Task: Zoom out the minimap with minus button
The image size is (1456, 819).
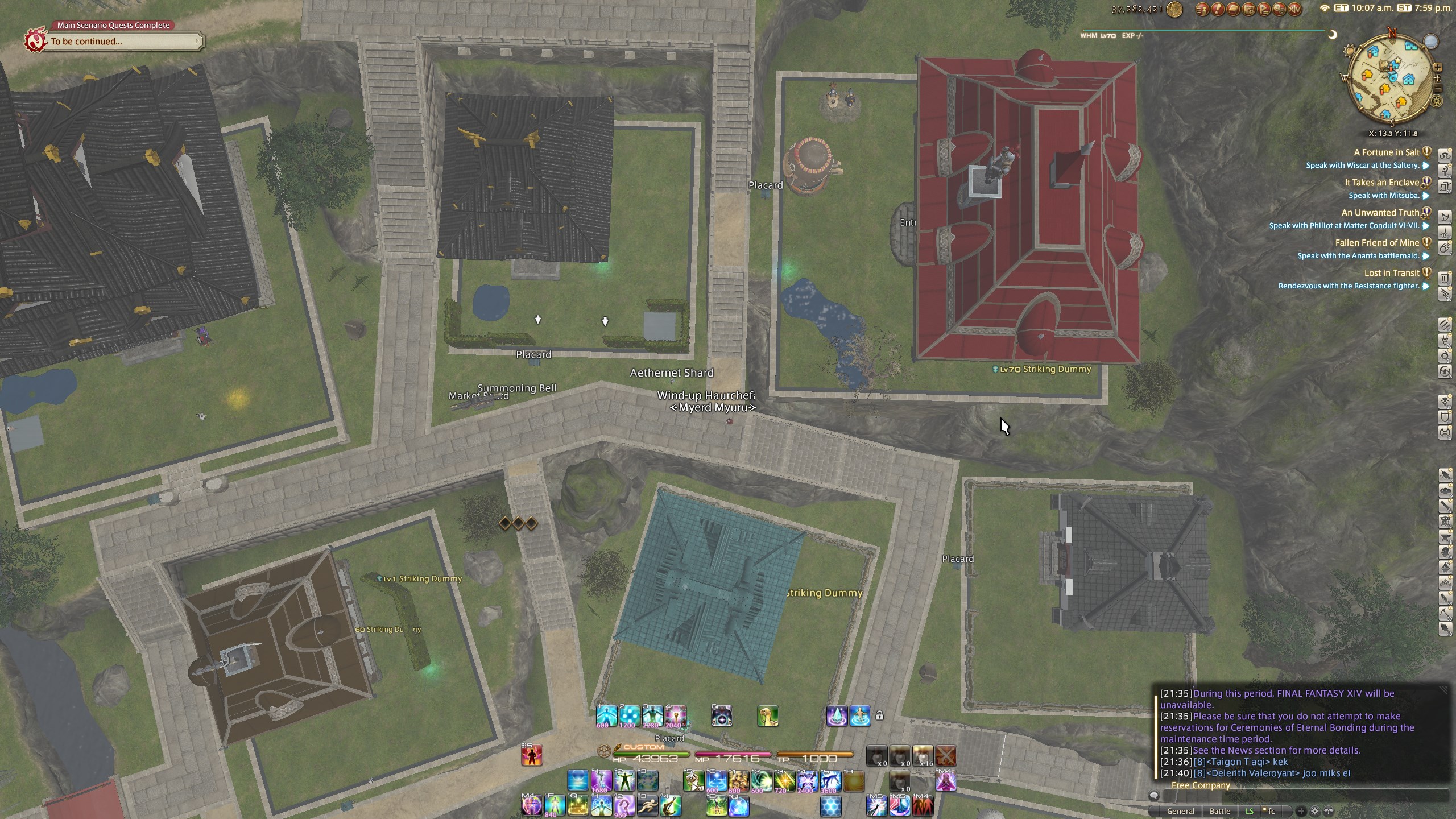Action: coord(1438,89)
